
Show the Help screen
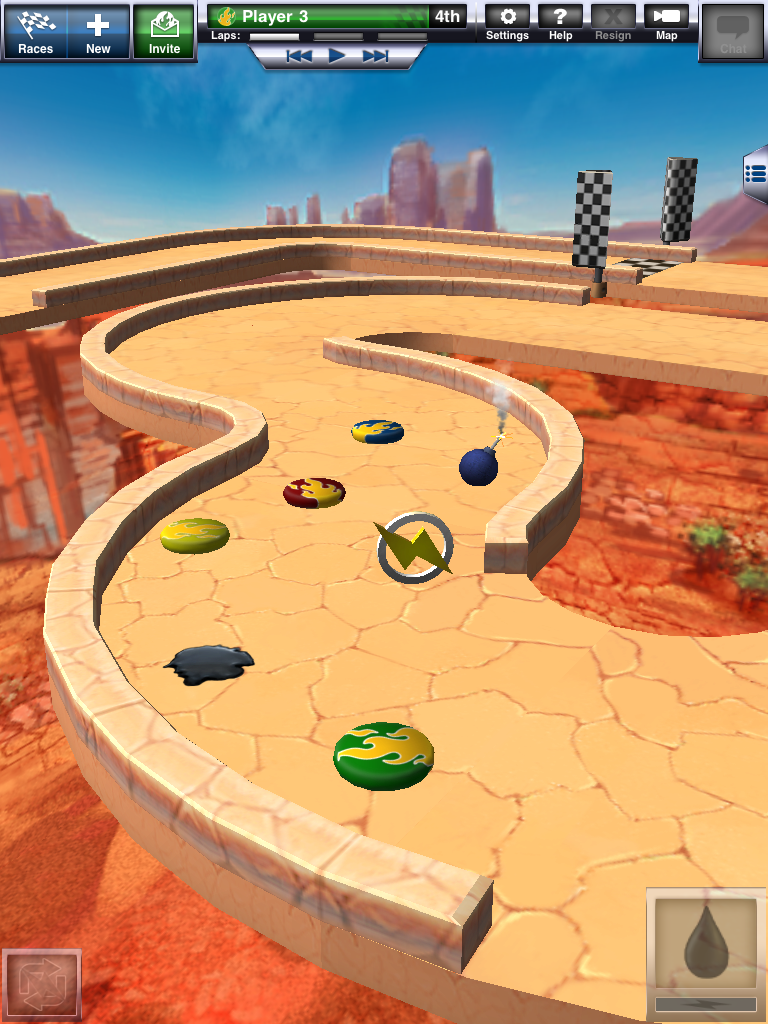(x=561, y=23)
